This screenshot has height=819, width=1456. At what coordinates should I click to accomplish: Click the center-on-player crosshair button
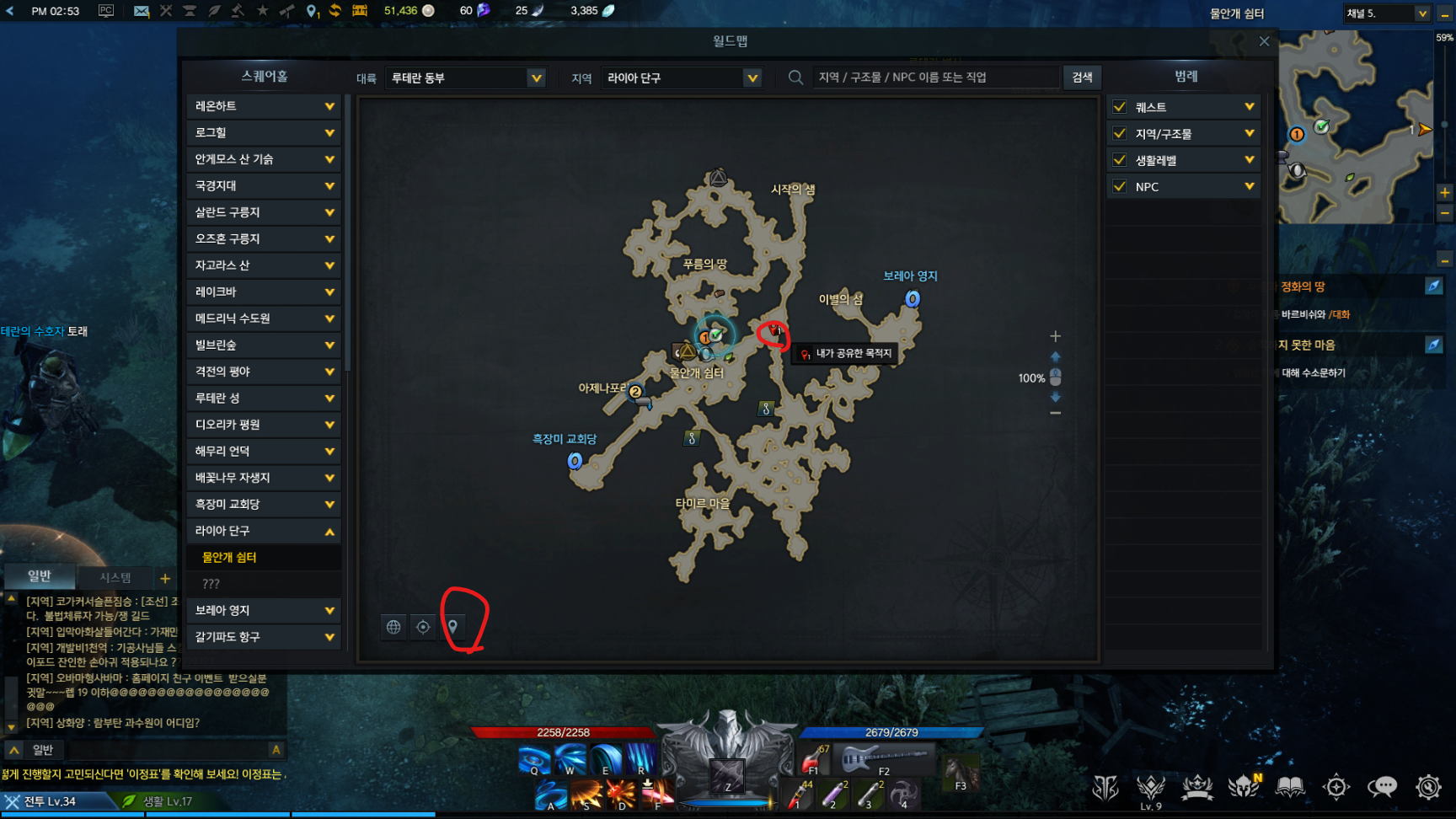pyautogui.click(x=423, y=627)
